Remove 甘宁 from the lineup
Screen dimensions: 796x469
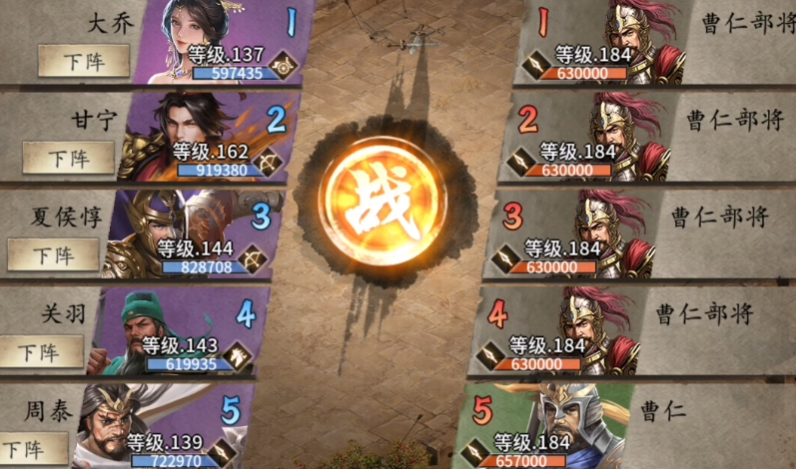tap(69, 157)
